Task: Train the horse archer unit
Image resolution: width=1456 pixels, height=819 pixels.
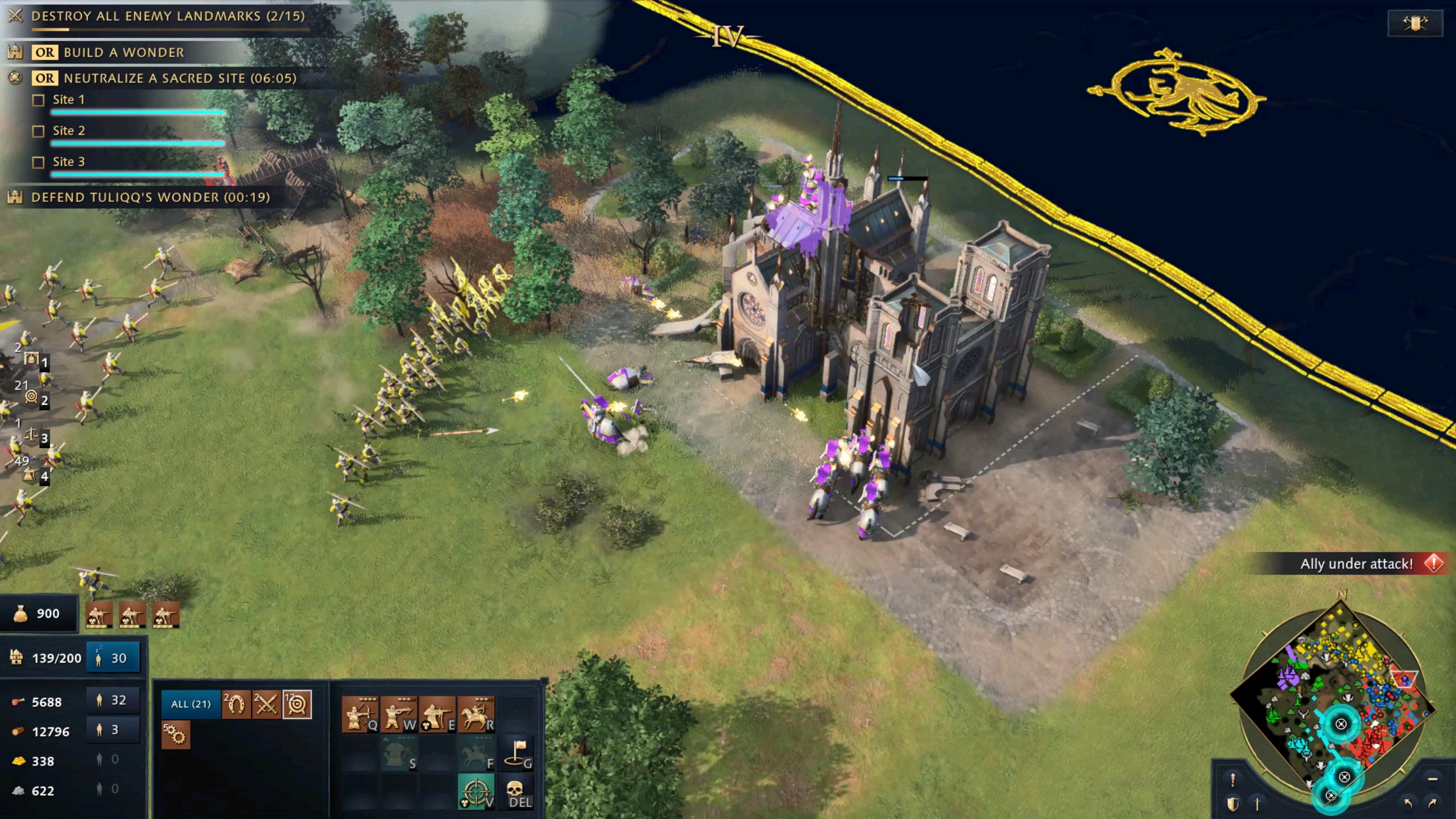Action: tap(475, 715)
